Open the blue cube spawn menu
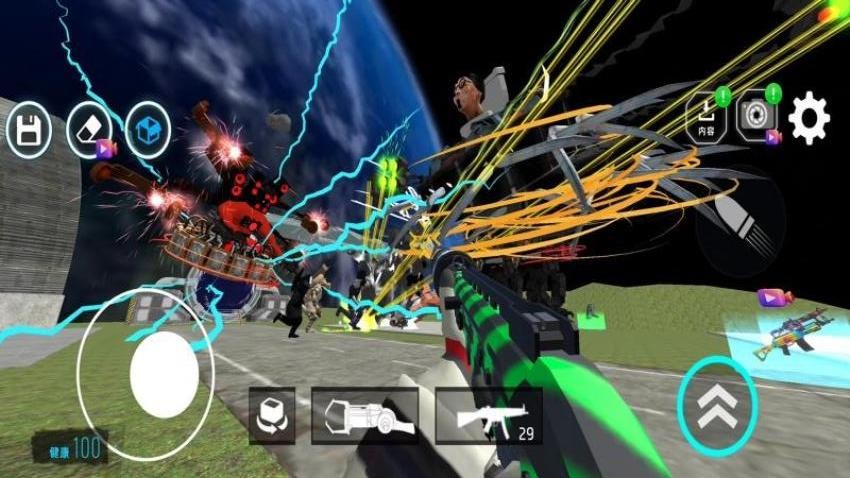Screen dimensions: 850x478 click(x=147, y=131)
